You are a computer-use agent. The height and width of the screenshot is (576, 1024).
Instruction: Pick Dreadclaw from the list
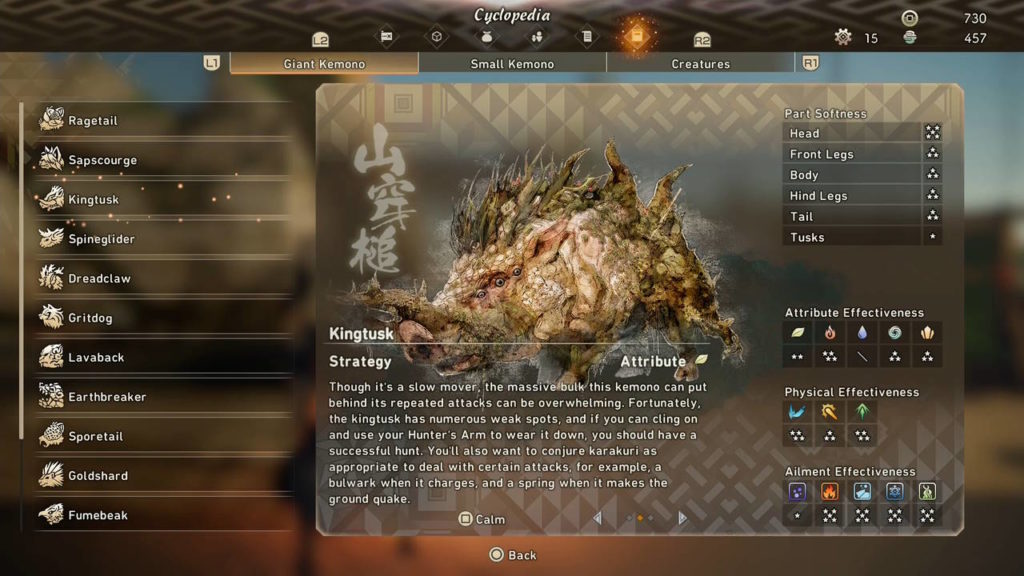[x=99, y=279]
